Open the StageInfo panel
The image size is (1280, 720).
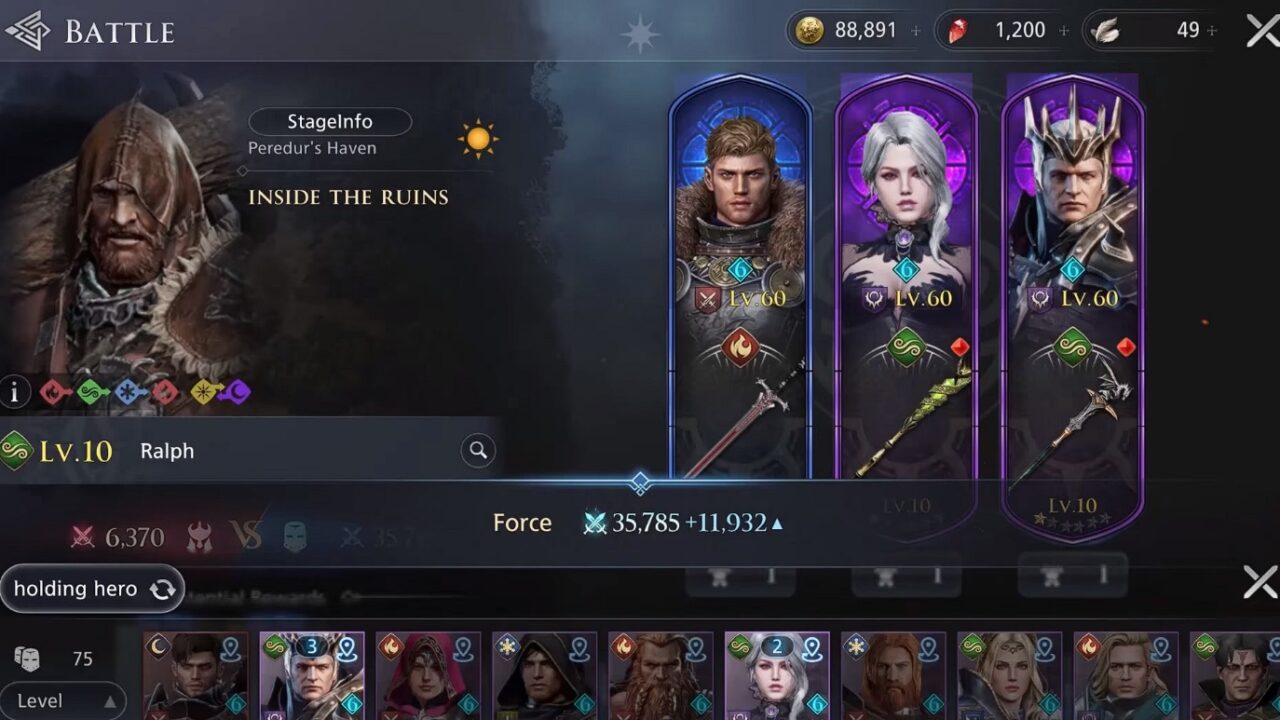click(330, 121)
